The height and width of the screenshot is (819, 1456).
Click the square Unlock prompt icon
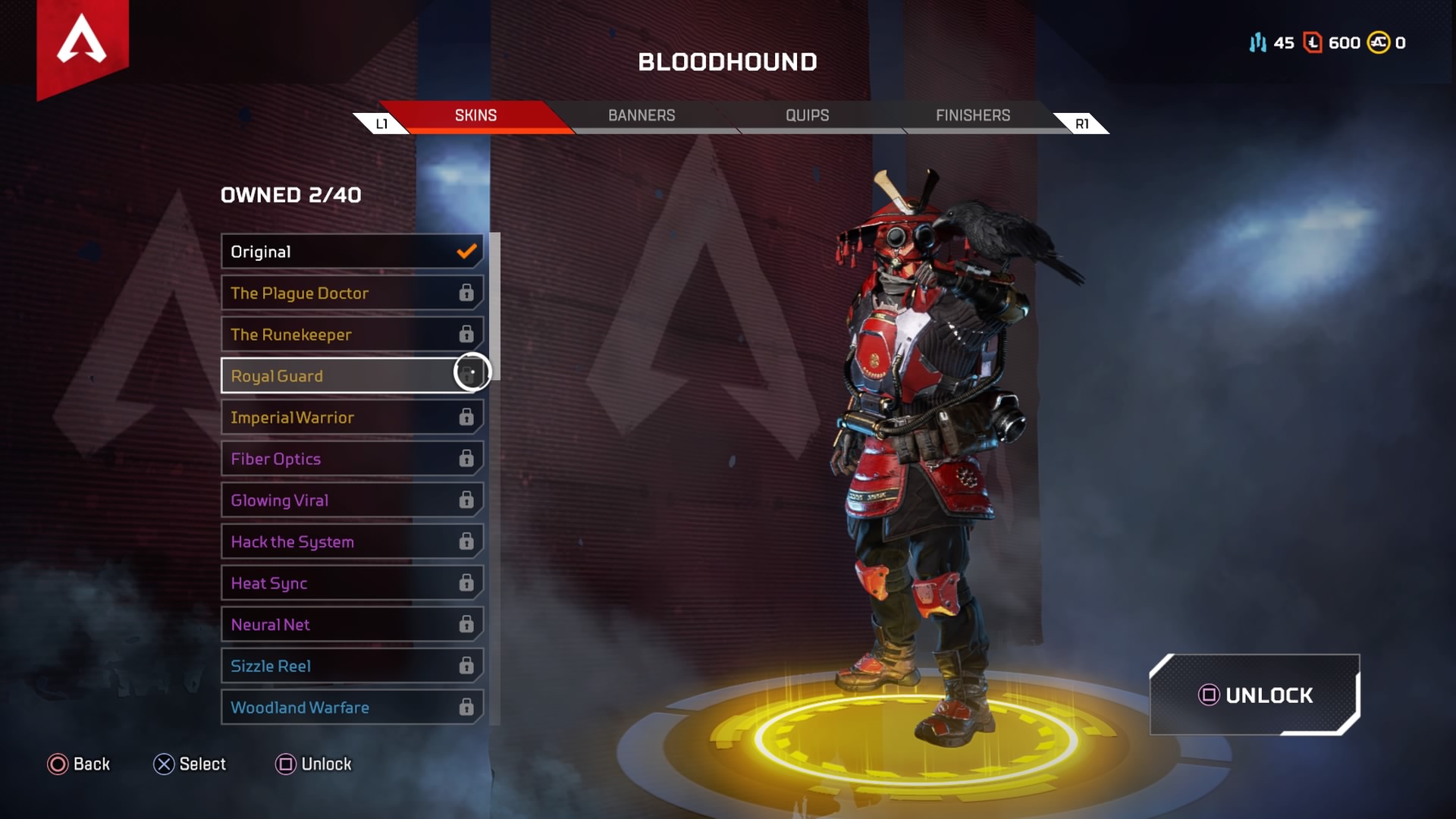coord(287,764)
